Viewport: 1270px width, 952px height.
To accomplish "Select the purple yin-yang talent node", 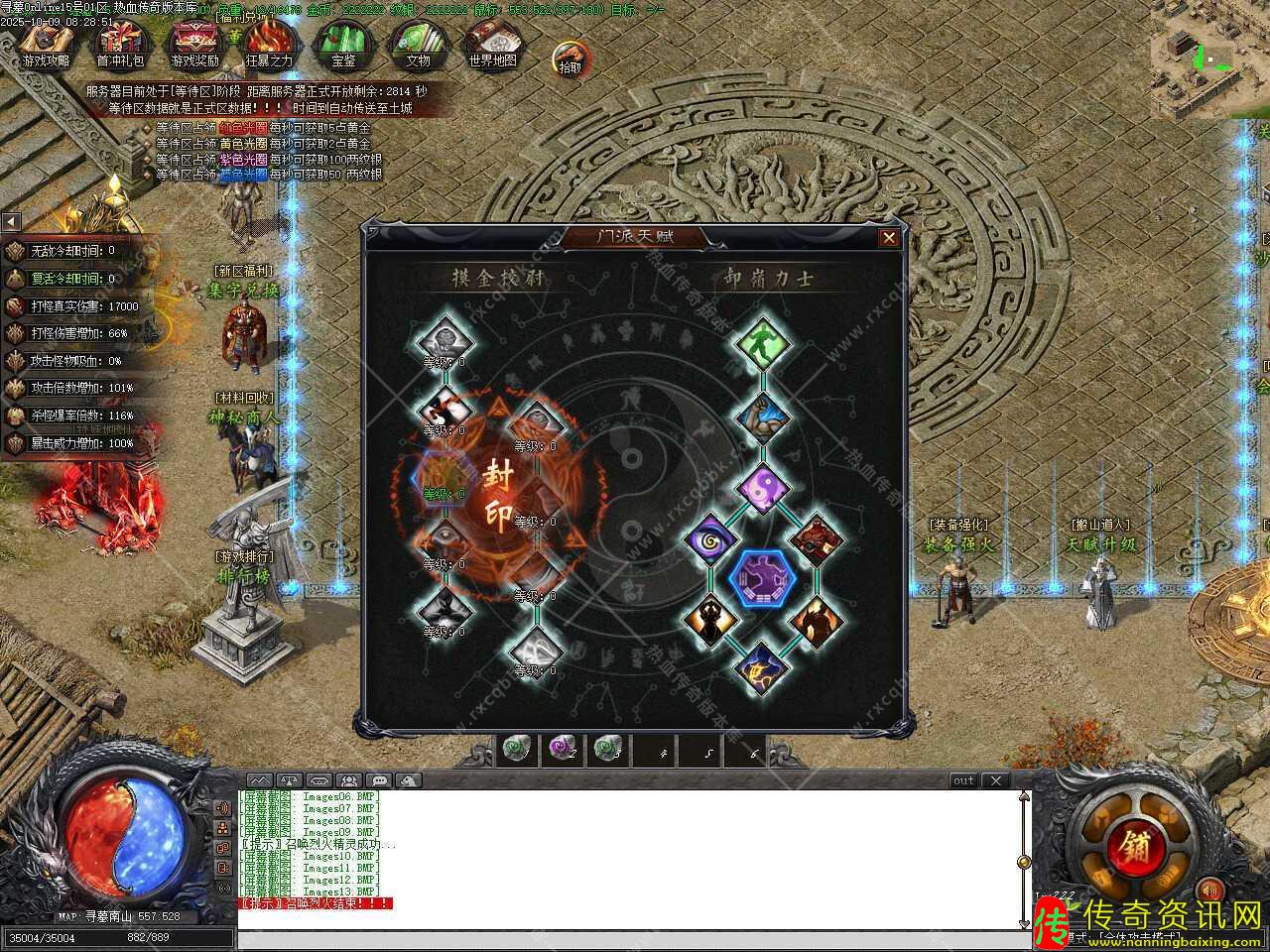I will 764,487.
